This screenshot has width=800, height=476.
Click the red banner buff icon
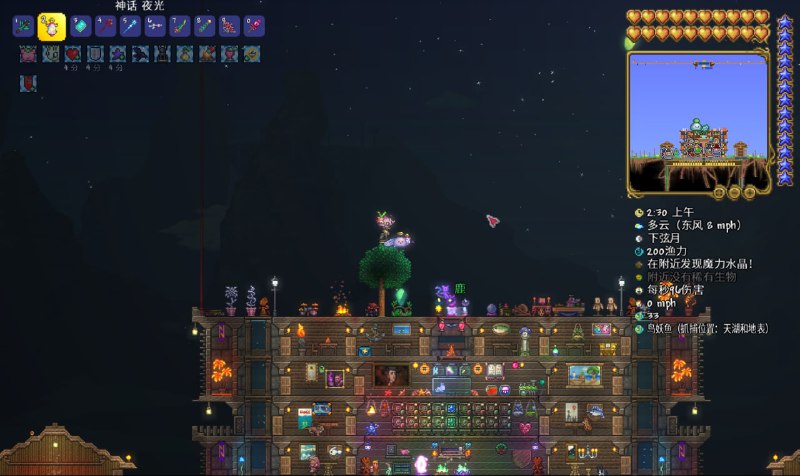coord(28,83)
